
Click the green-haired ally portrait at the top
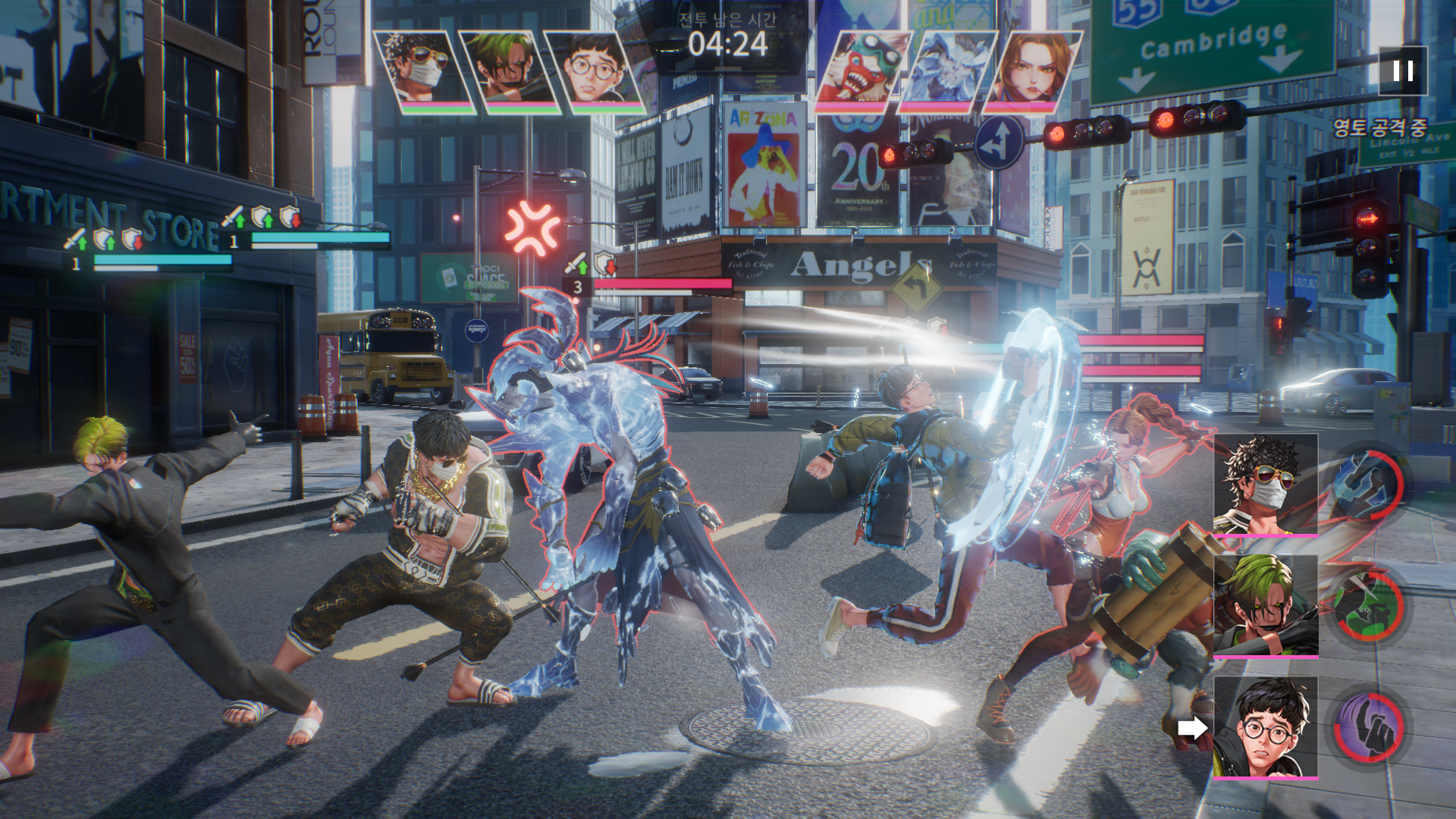tap(503, 64)
